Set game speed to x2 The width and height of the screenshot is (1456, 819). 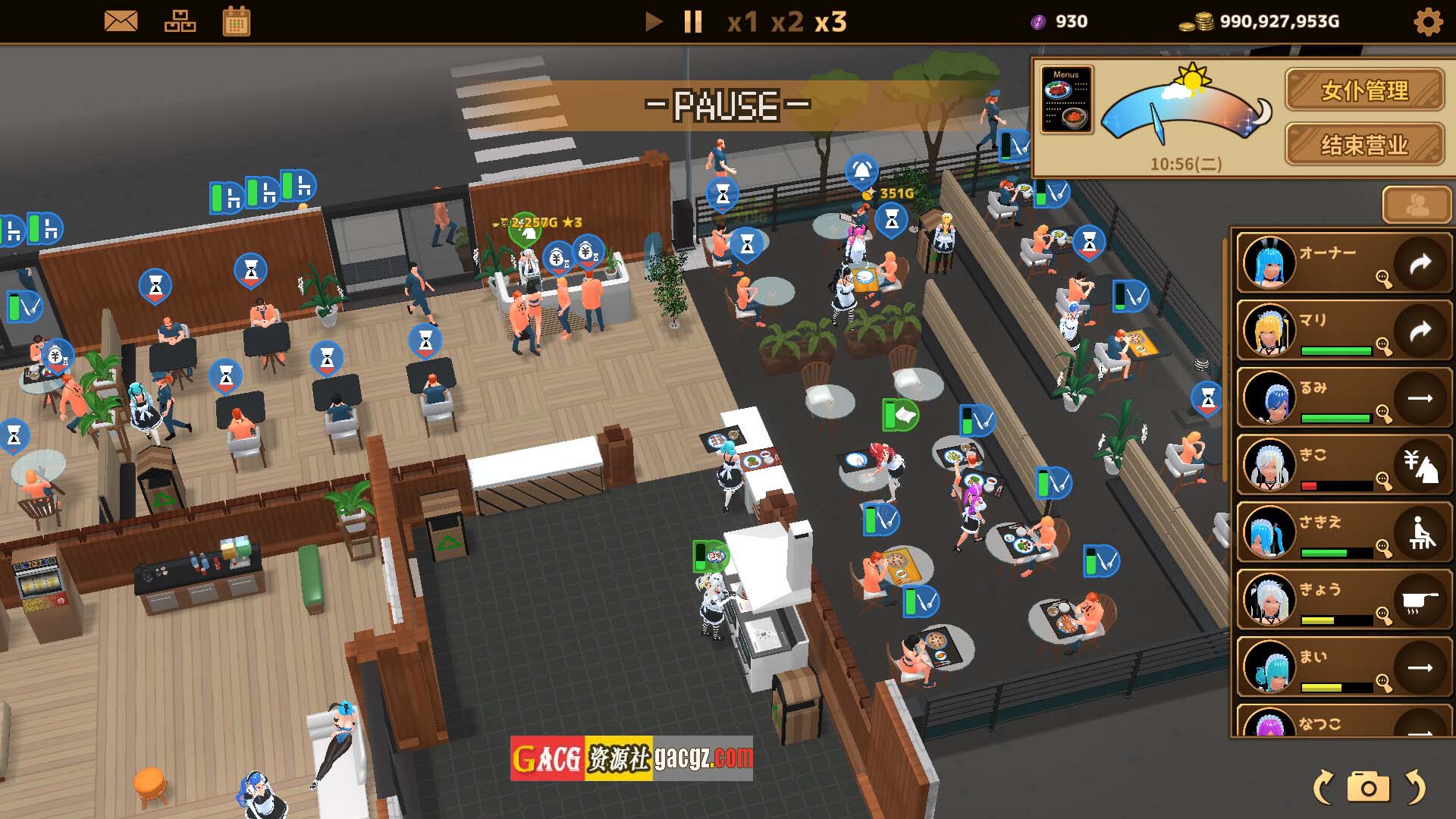(787, 22)
